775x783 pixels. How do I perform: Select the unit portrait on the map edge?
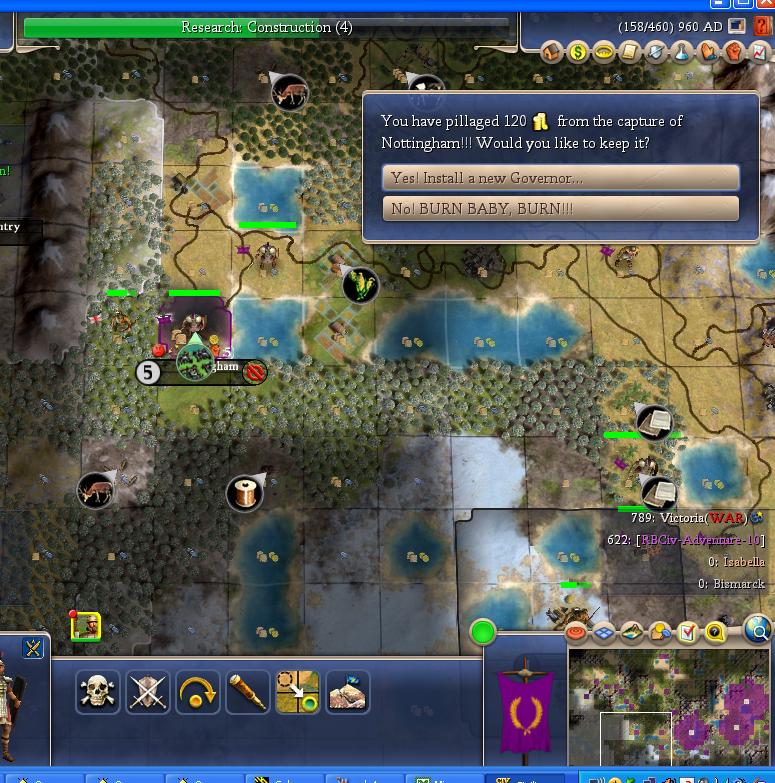click(x=86, y=626)
